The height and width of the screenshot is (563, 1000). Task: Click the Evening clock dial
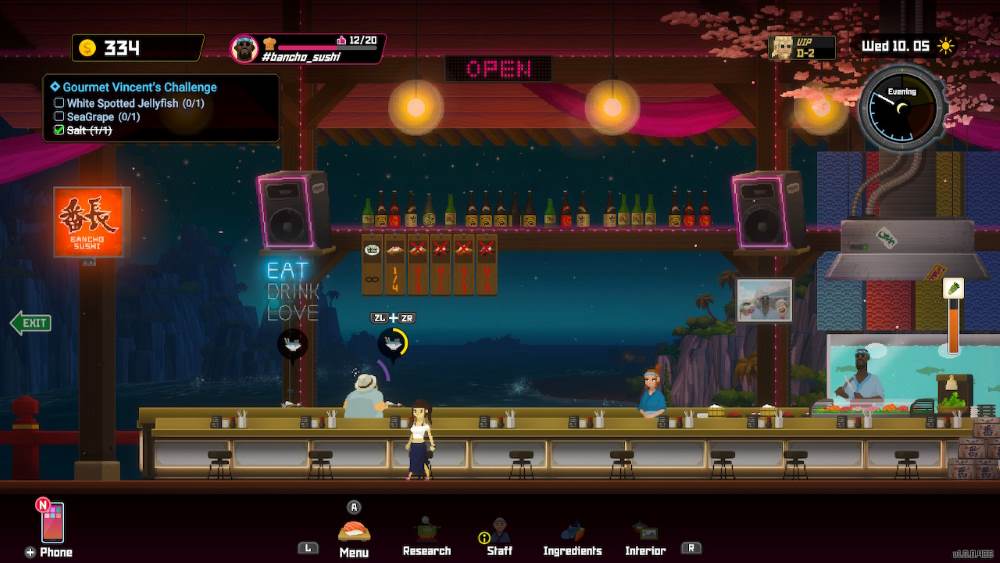(x=901, y=107)
